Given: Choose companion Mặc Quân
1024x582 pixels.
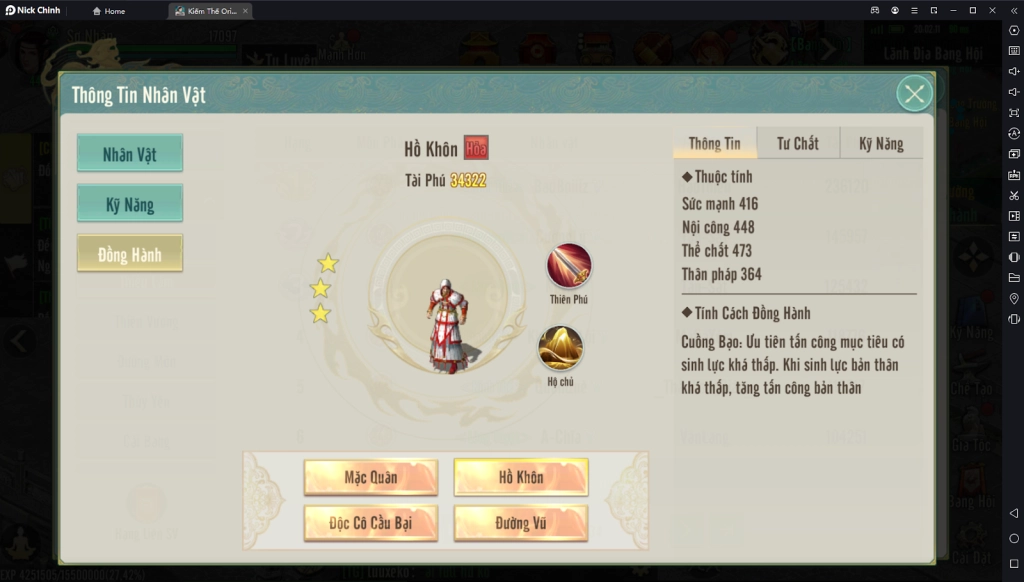Looking at the screenshot, I should (x=371, y=477).
